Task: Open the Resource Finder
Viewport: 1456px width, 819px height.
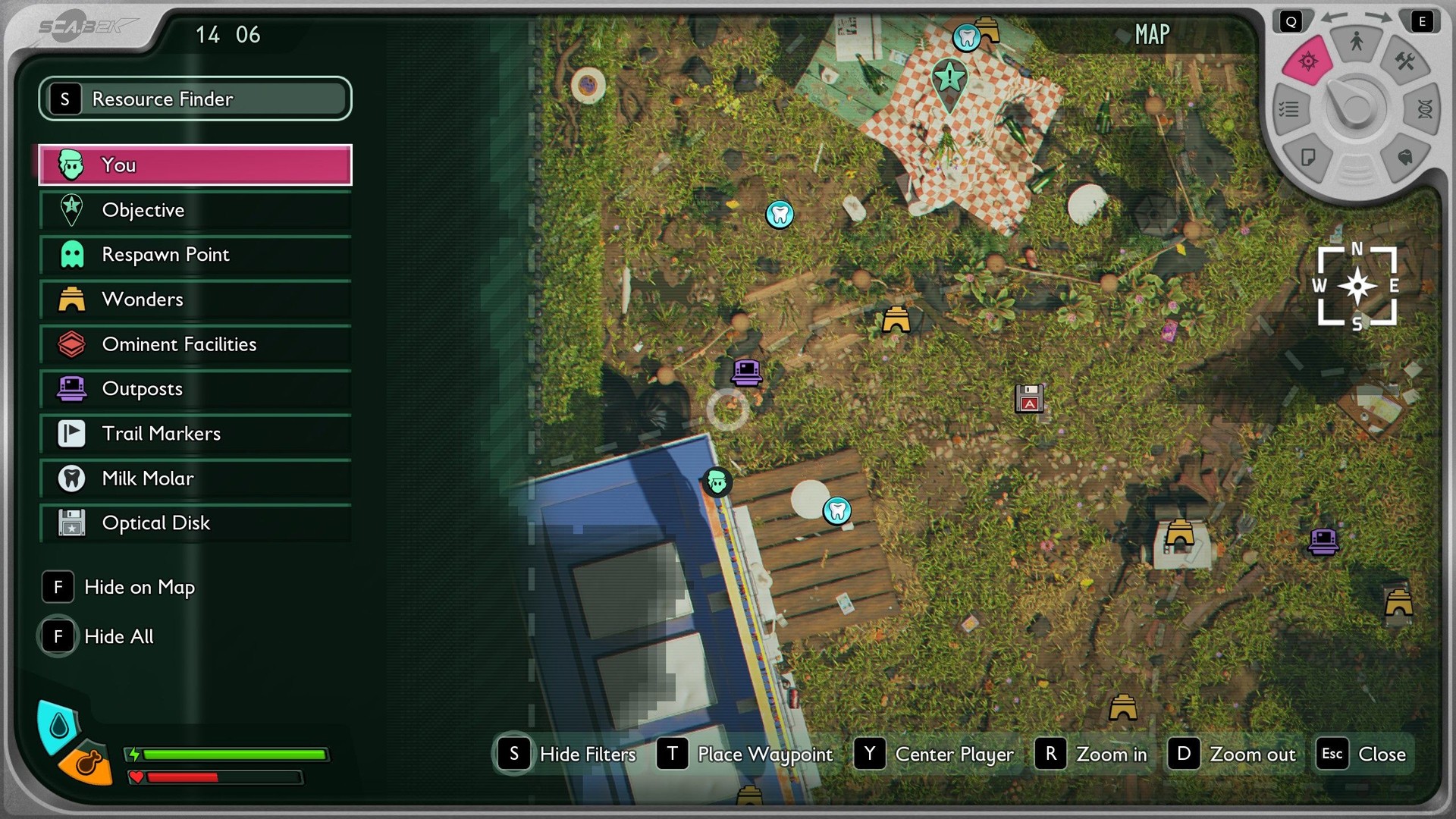Action: pyautogui.click(x=195, y=99)
